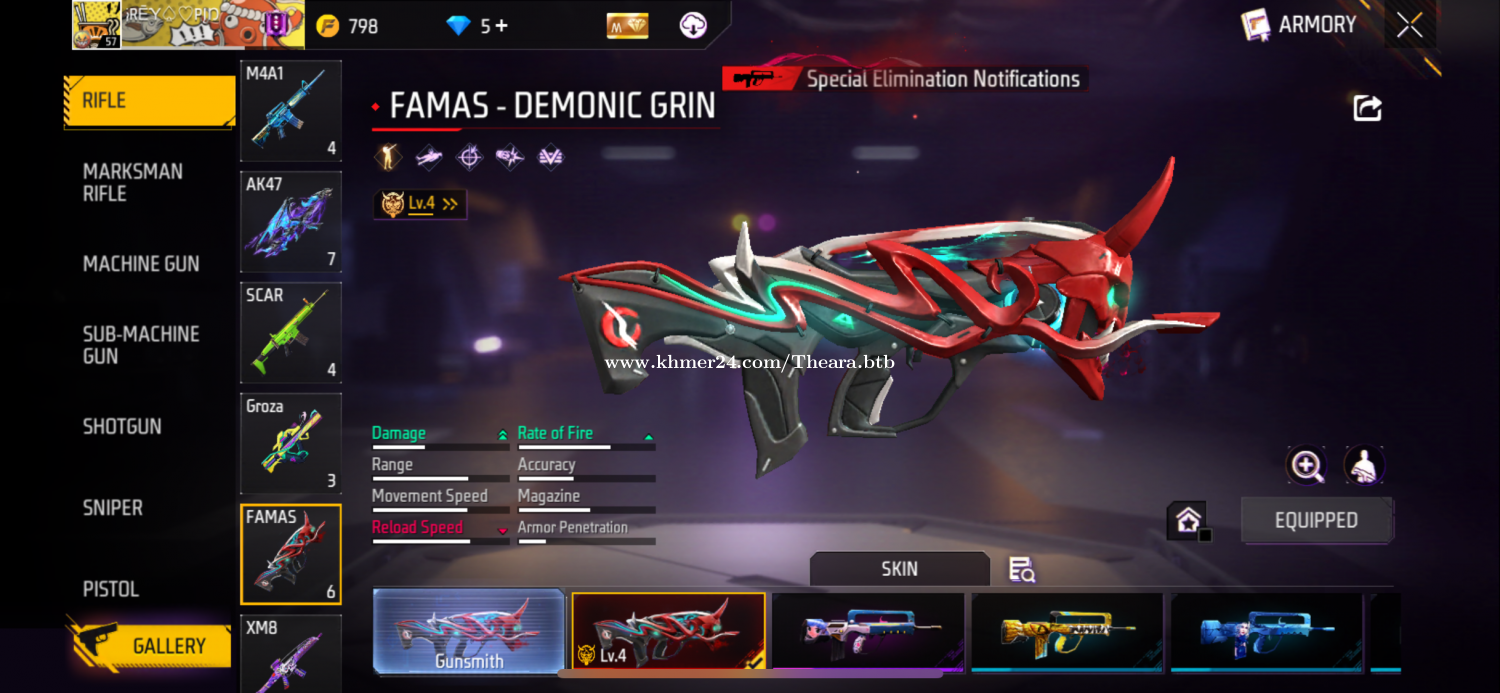Share the Famas Demonic Grin skin
The height and width of the screenshot is (693, 1500).
tap(1367, 108)
